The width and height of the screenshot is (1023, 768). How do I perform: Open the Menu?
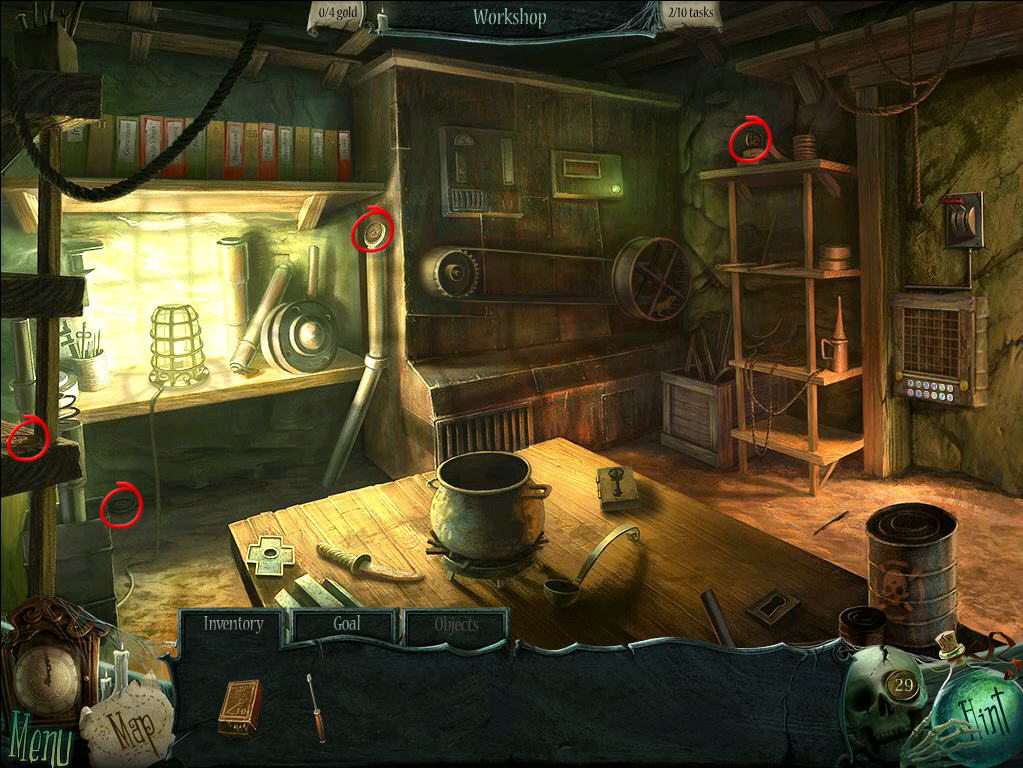pos(36,743)
